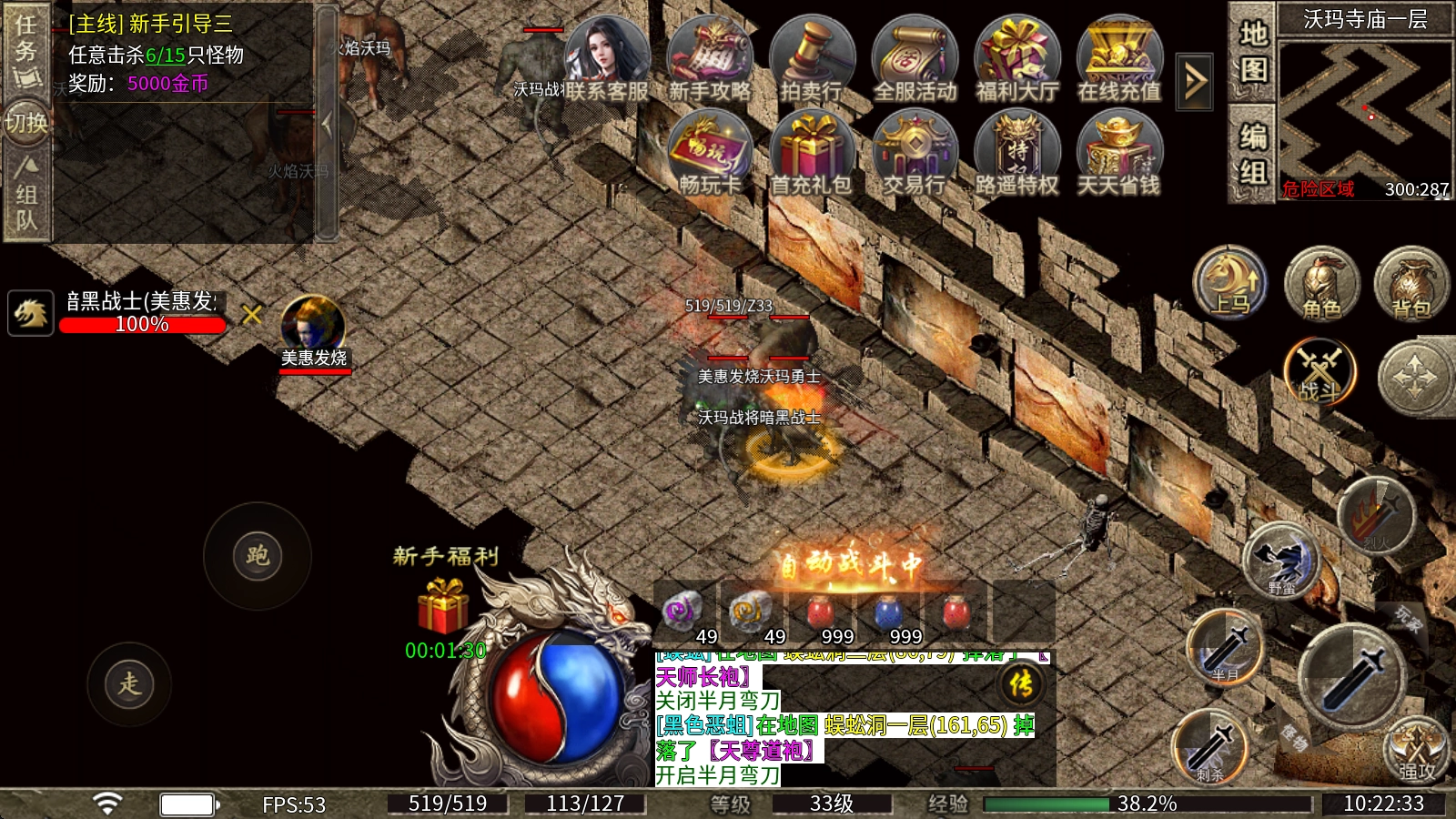
Task: Open the 角色 character sheet
Action: [x=1321, y=284]
